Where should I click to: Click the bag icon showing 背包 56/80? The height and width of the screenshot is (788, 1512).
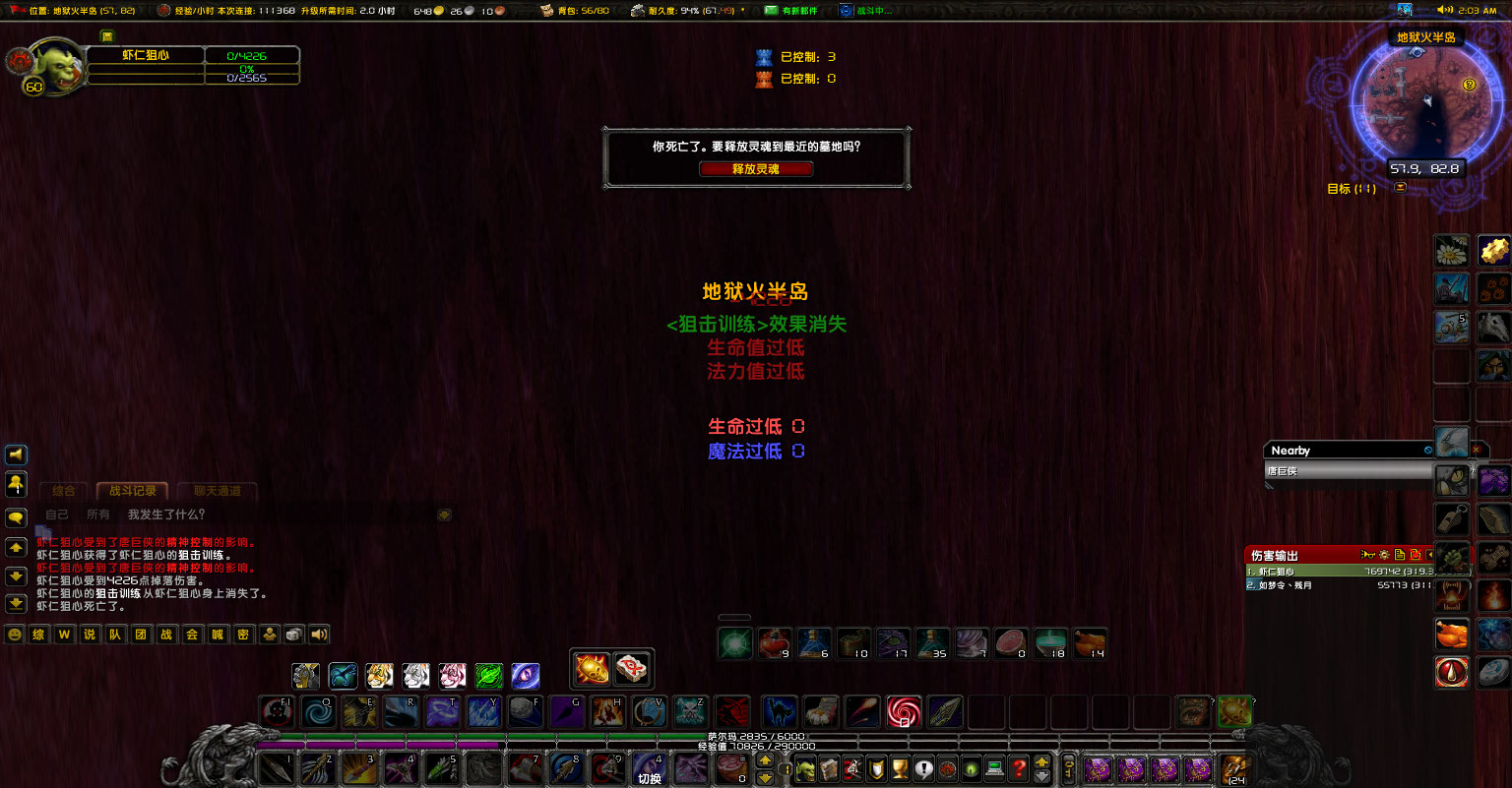tap(546, 11)
